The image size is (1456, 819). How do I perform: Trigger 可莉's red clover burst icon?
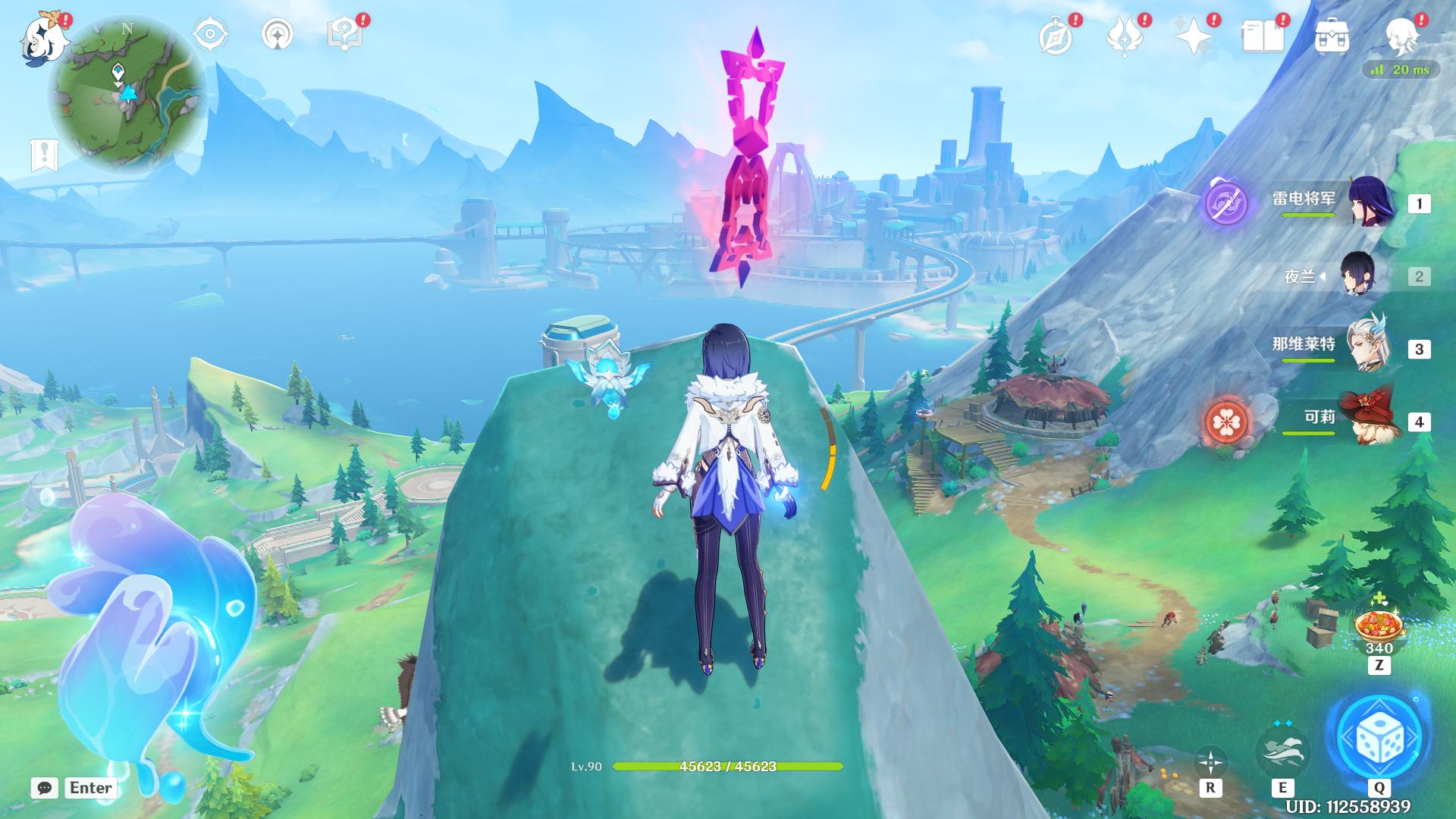point(1226,422)
